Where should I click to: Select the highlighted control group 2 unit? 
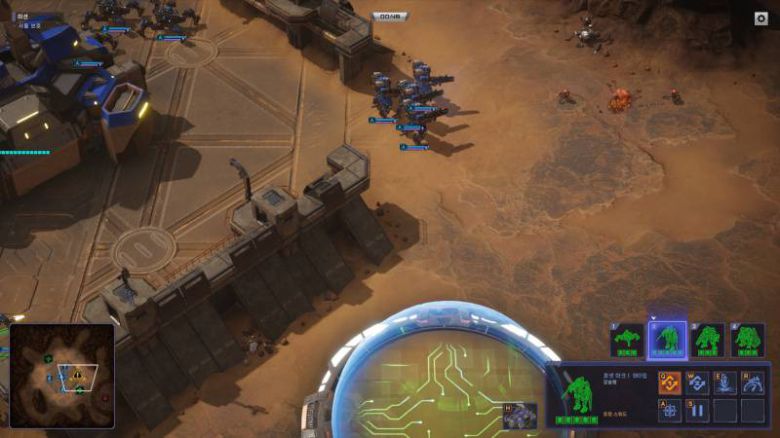point(668,340)
